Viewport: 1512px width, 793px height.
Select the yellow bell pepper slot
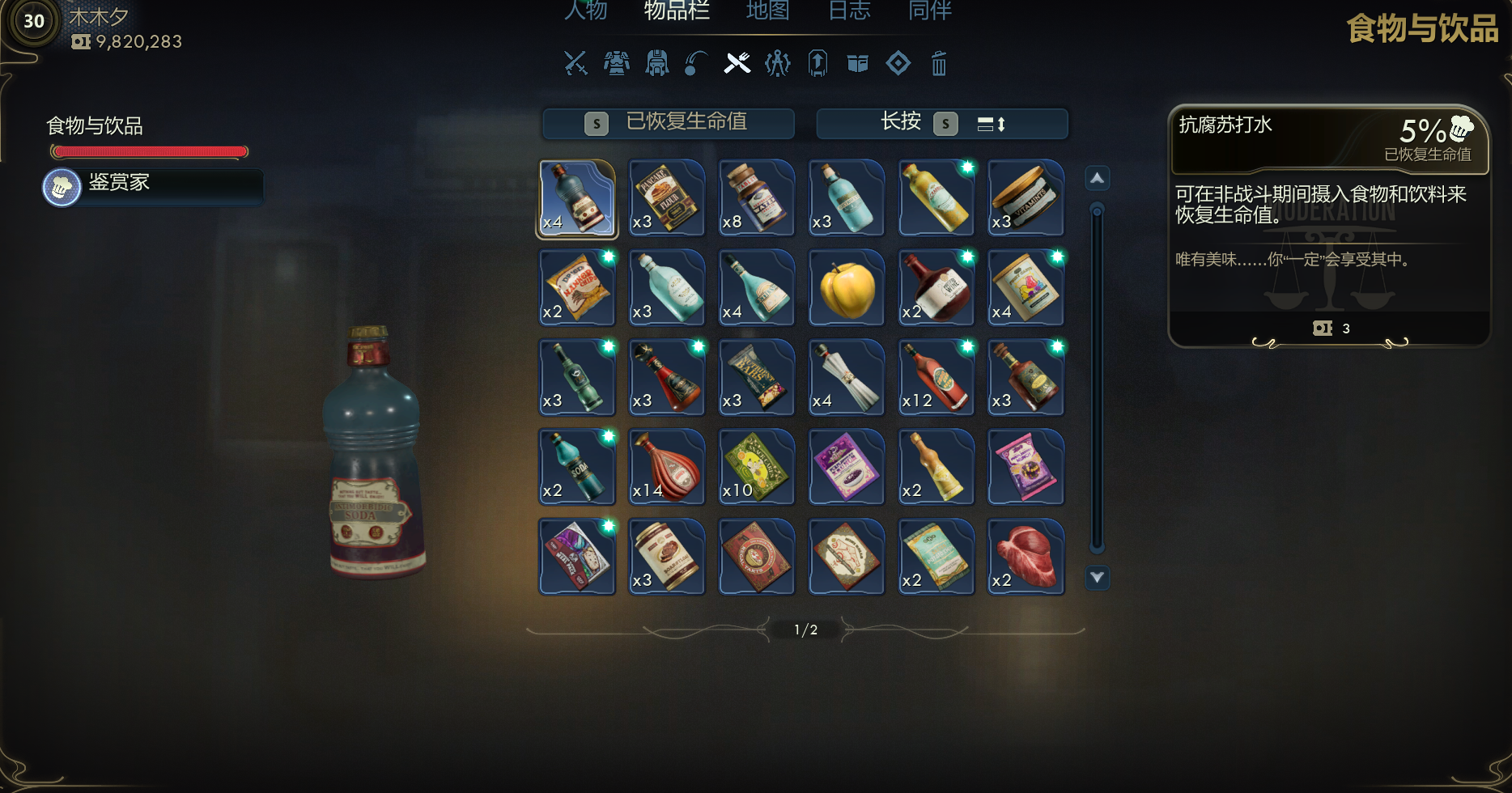847,289
